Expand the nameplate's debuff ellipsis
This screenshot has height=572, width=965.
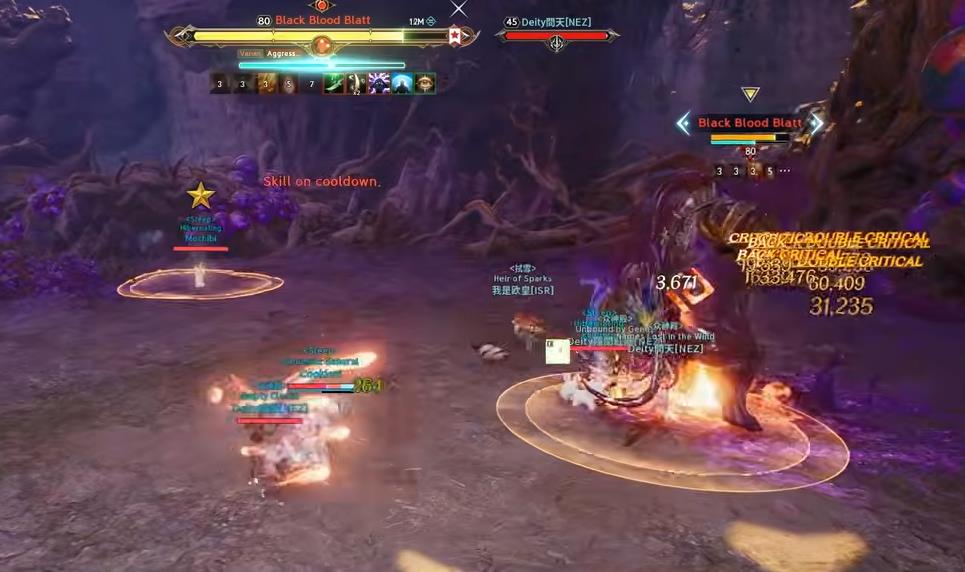[x=785, y=171]
